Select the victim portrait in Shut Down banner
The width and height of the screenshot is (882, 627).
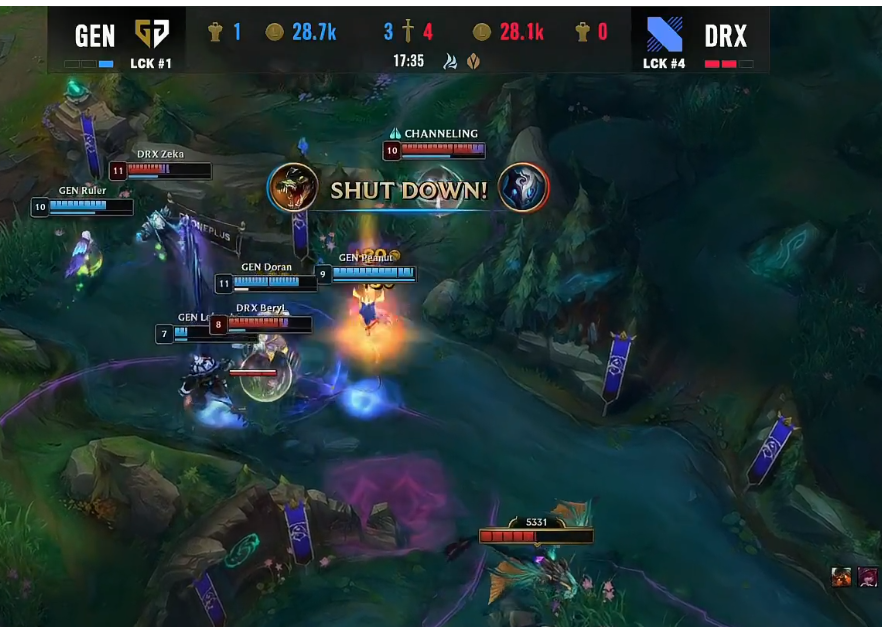[x=524, y=188]
